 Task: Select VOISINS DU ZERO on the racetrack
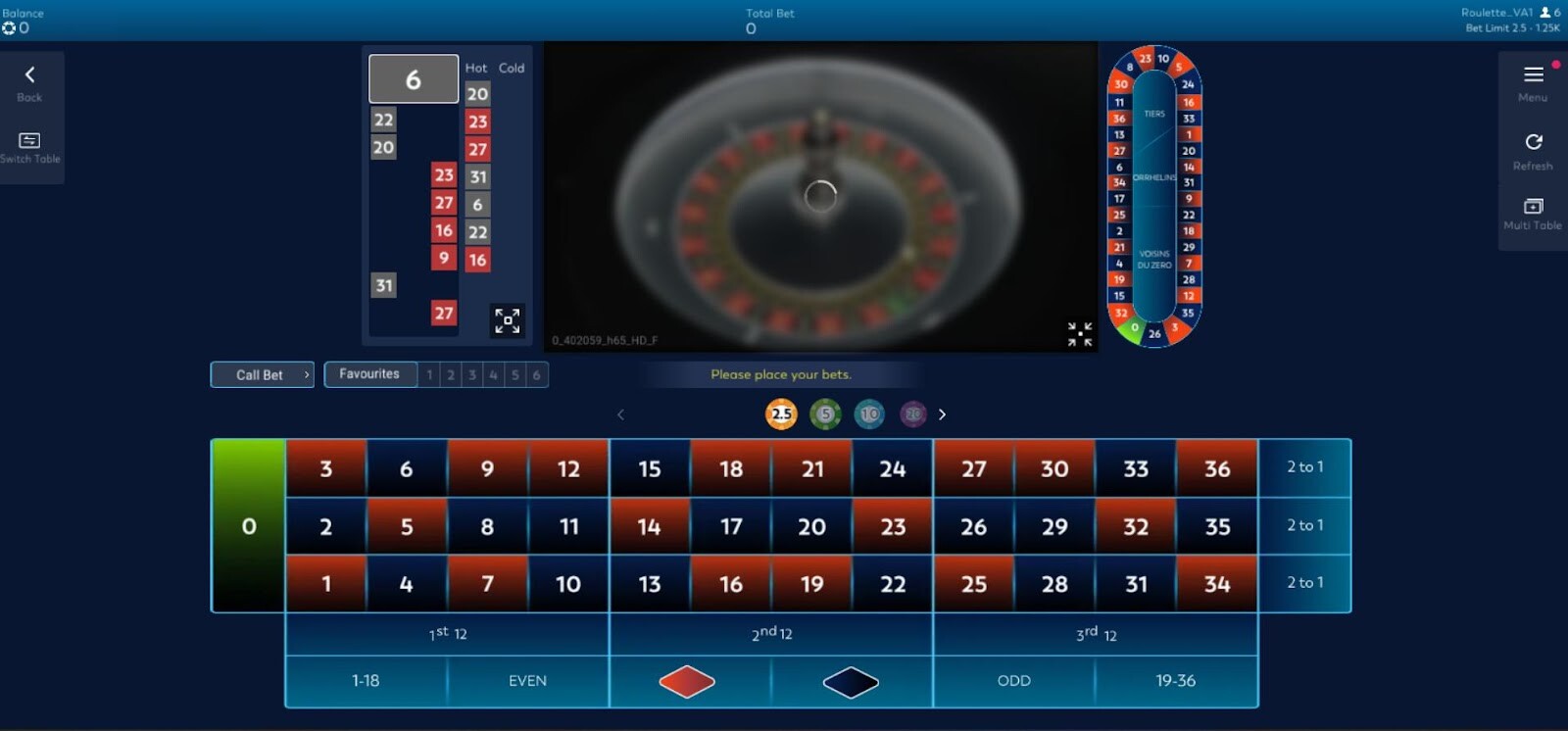pos(1156,257)
